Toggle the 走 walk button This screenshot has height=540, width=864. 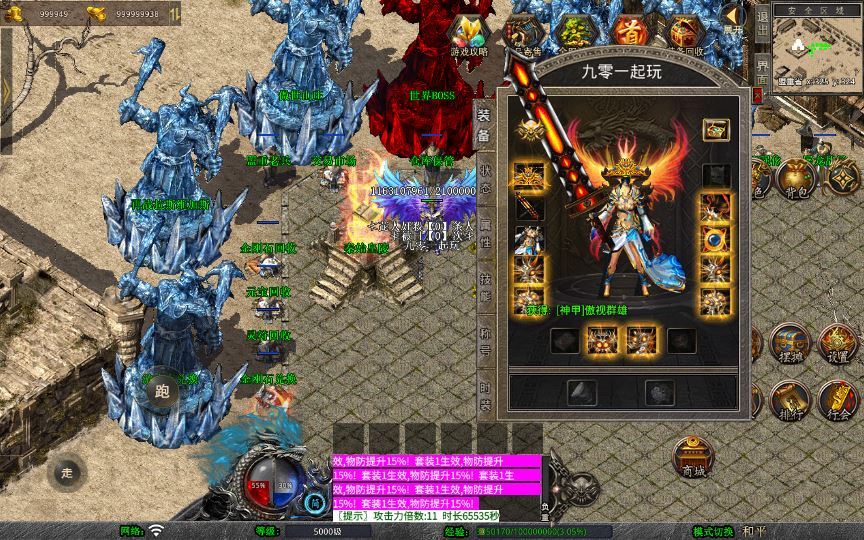(x=68, y=472)
